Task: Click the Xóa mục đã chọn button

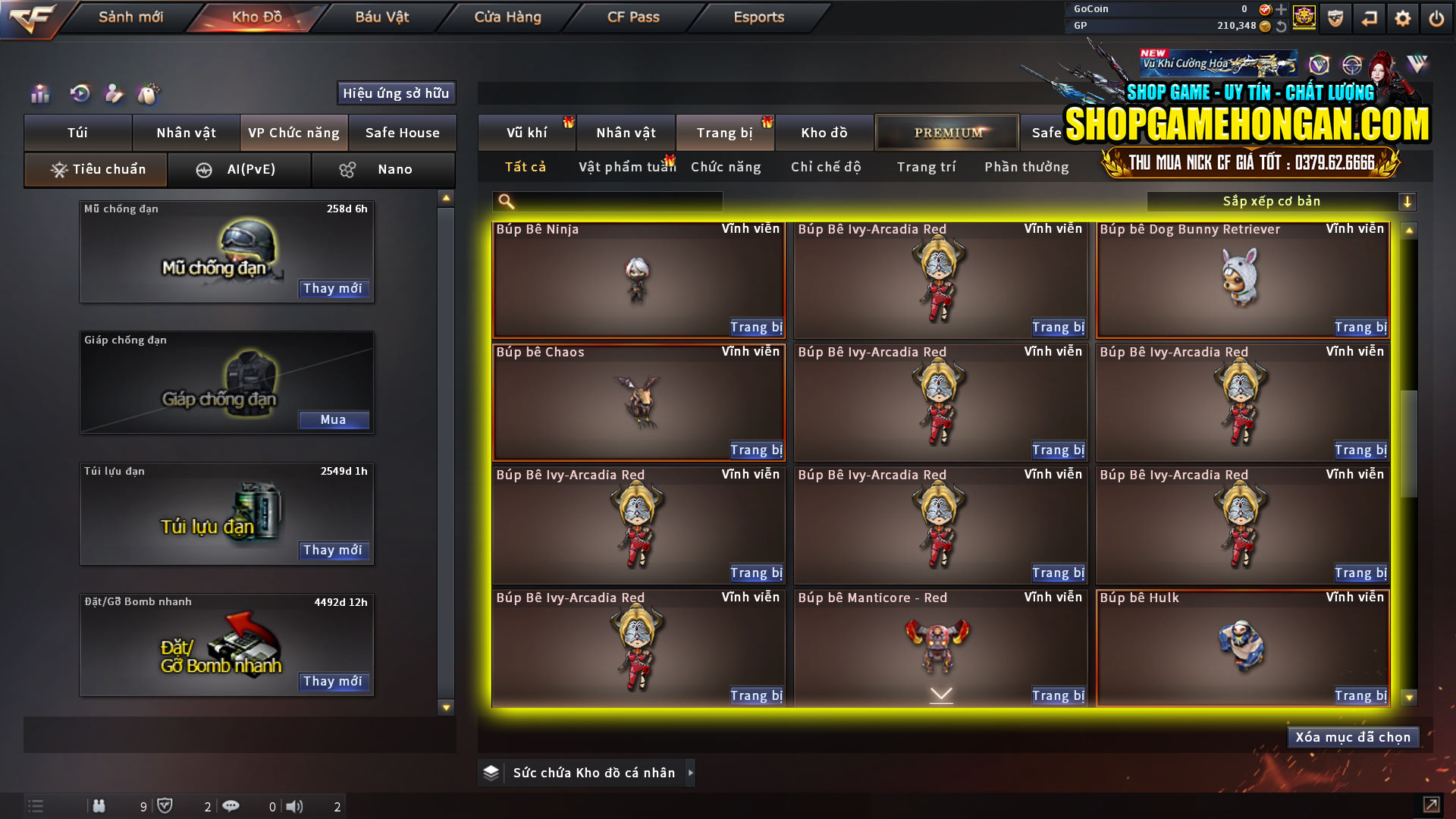Action: (1353, 736)
